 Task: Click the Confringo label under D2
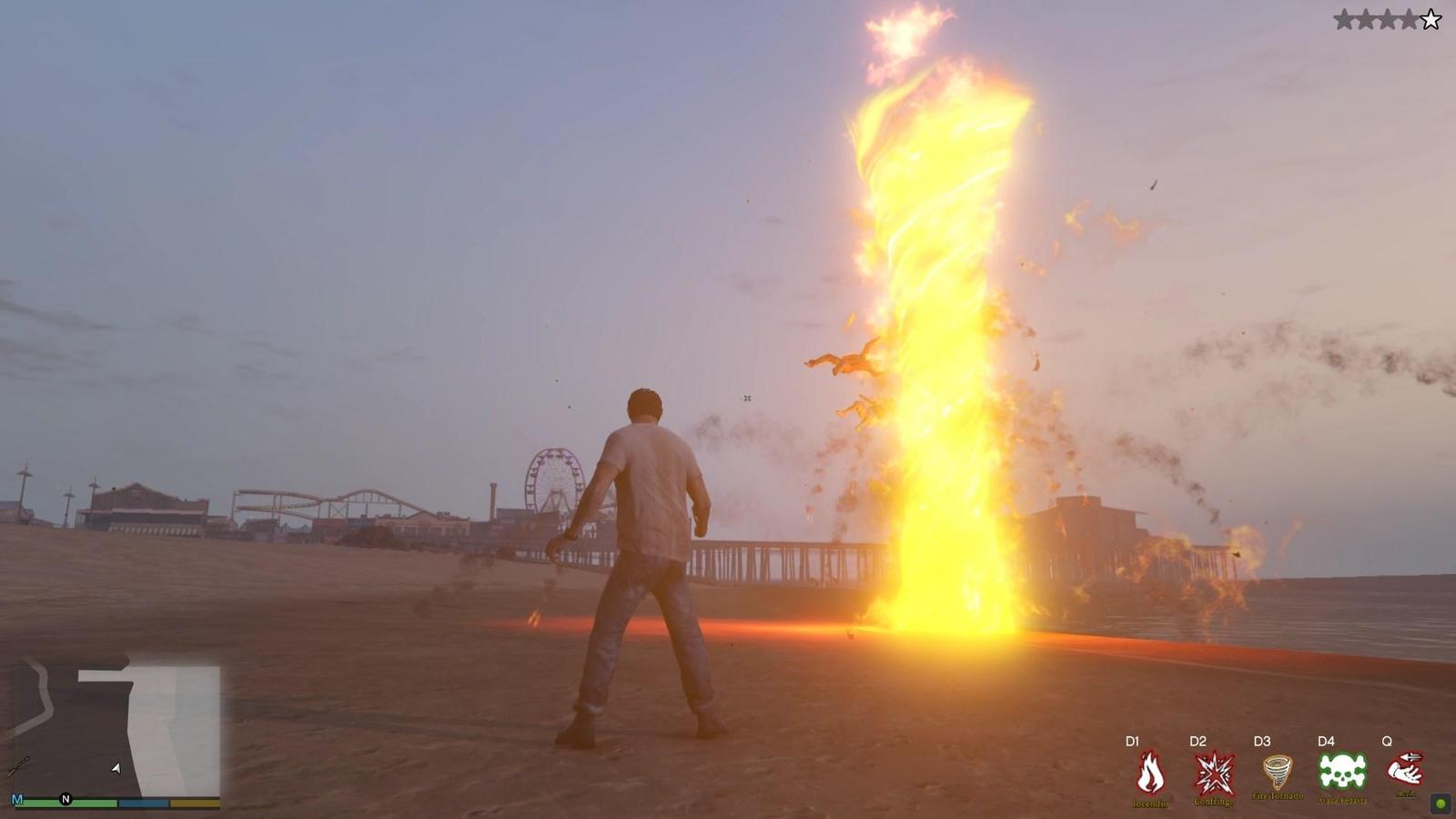(x=1214, y=803)
